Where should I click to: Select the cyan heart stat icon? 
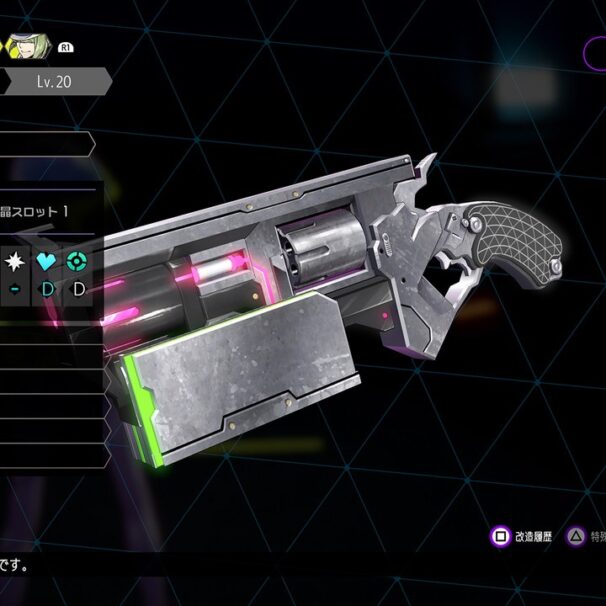(x=47, y=261)
